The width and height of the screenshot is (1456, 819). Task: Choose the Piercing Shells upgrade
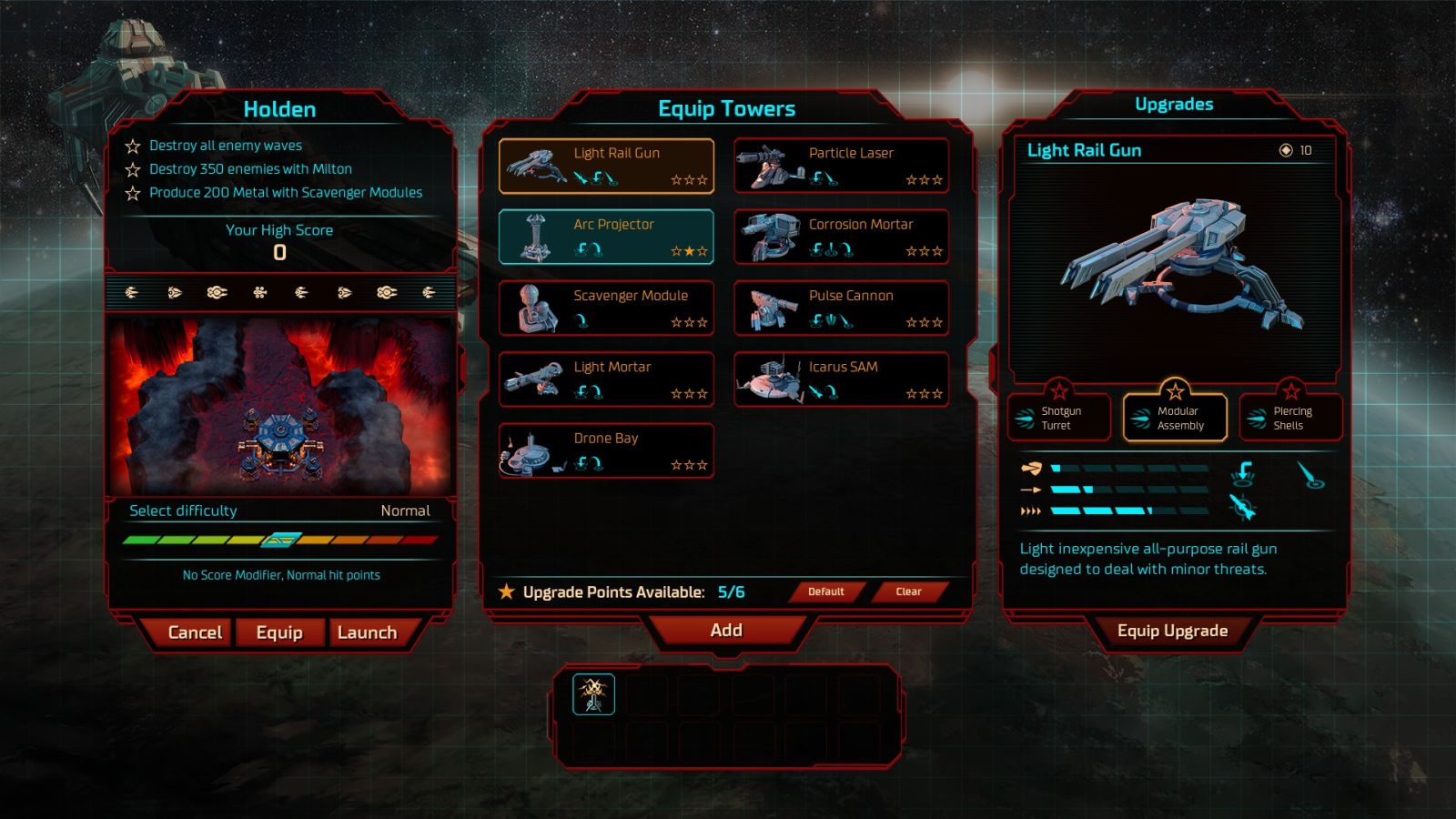(x=1290, y=418)
